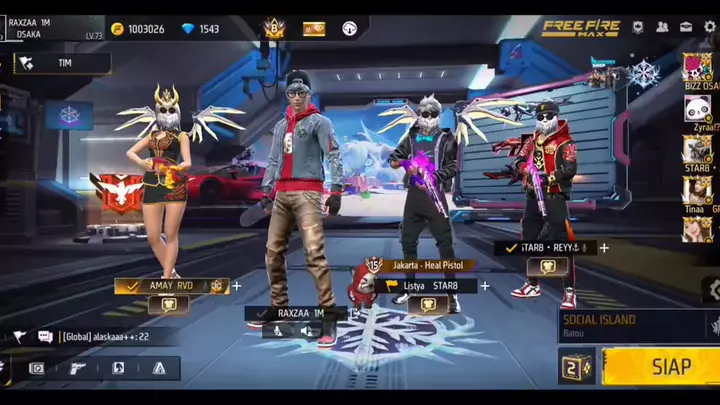720x405 pixels.
Task: Open the Global chat box
Action: click(105, 337)
